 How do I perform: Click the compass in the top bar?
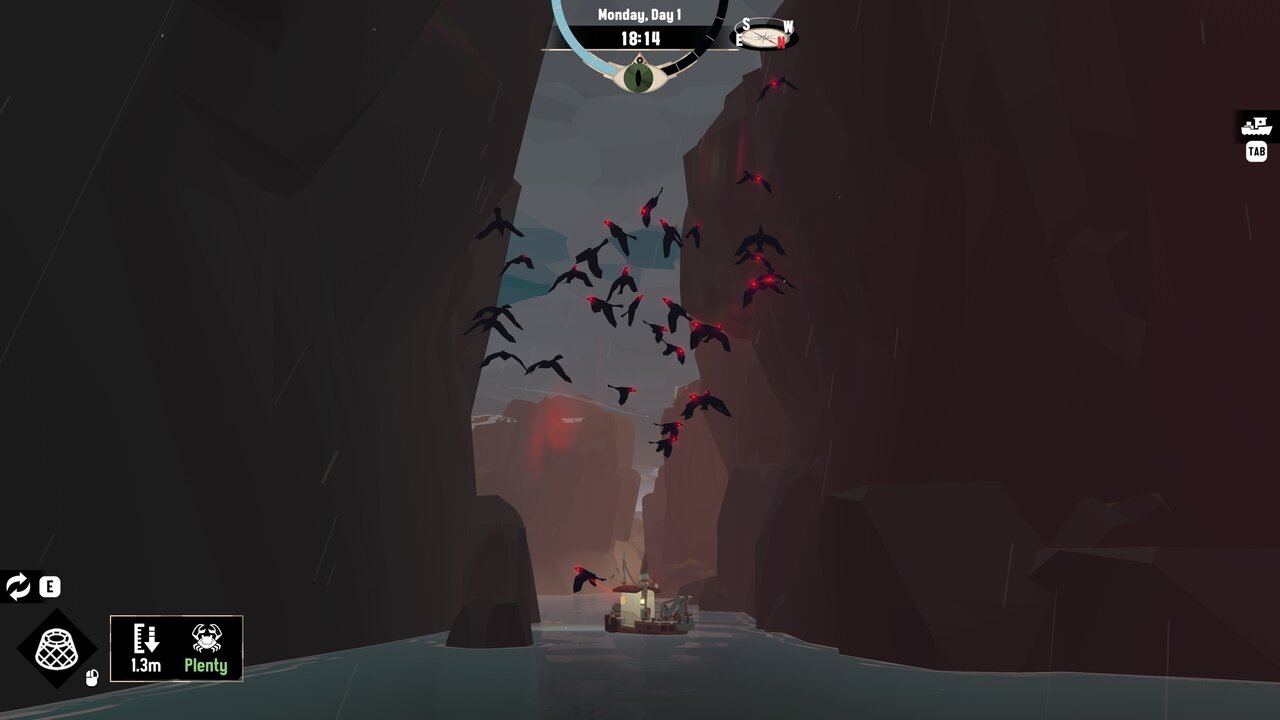tap(765, 38)
